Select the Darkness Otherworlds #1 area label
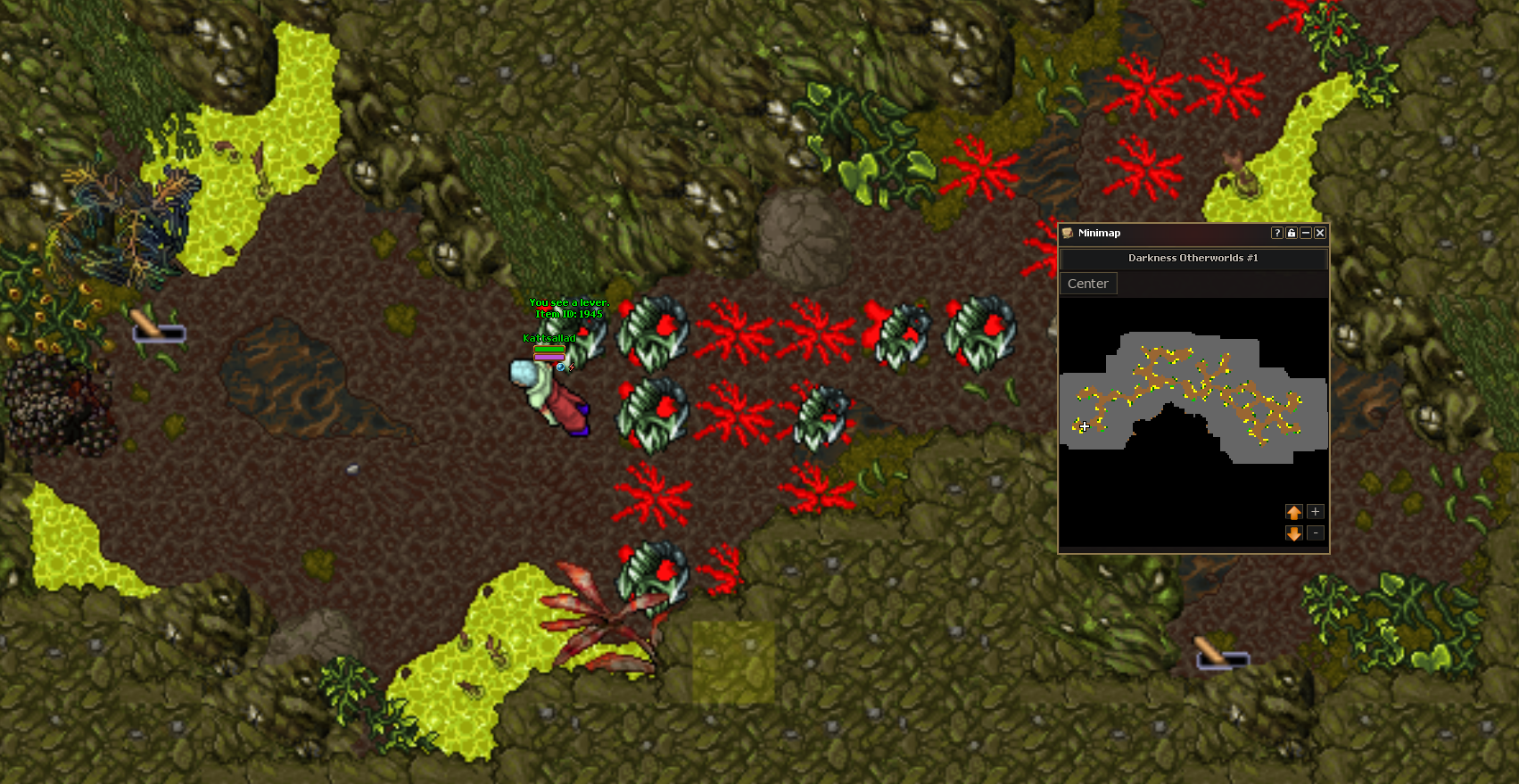This screenshot has height=784, width=1519. [1193, 258]
